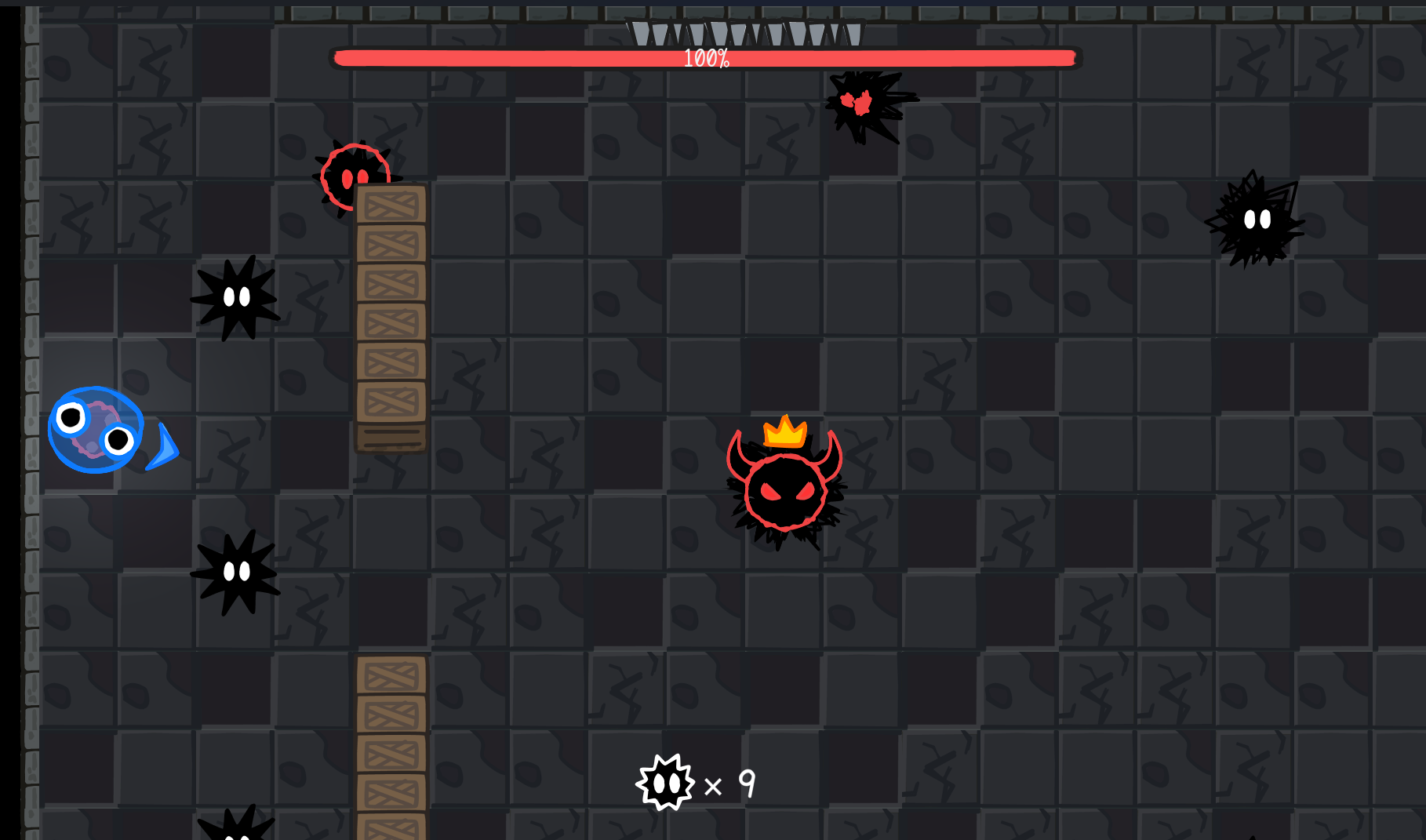Click the dark navy bar at the very top
Screen dimensions: 1426x840
click(706, 5)
